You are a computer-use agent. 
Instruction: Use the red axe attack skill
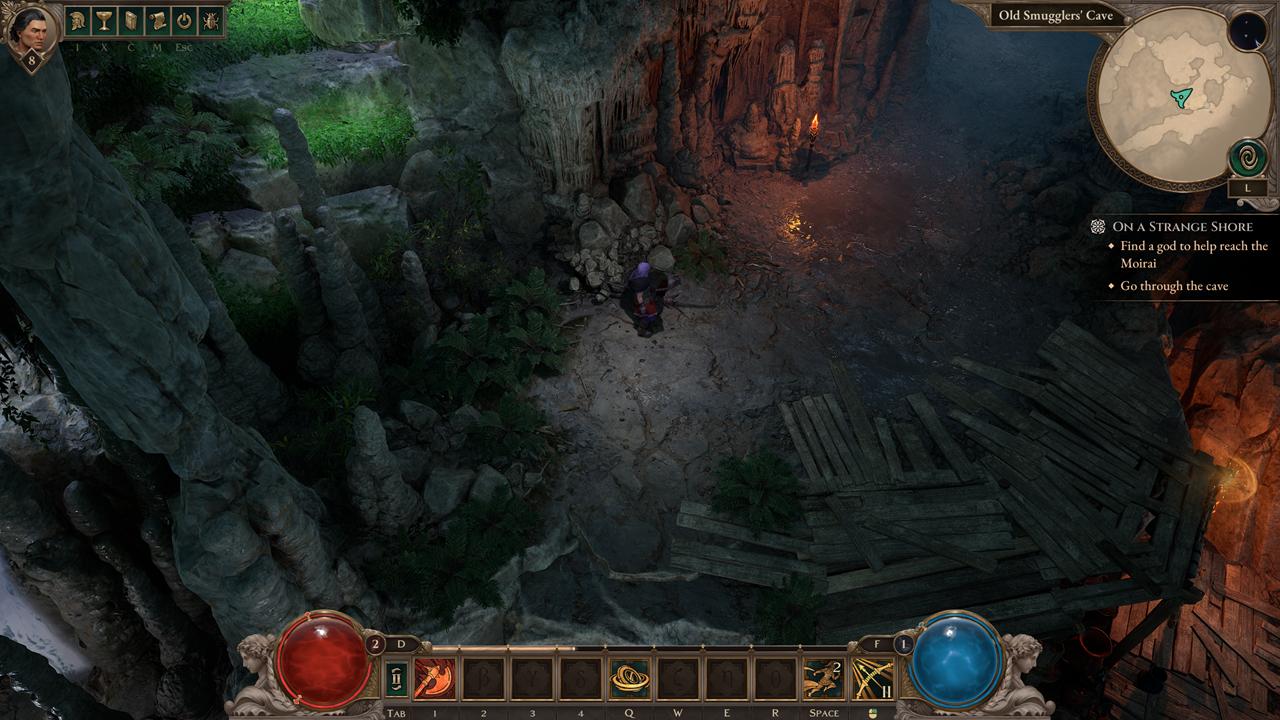tap(434, 679)
